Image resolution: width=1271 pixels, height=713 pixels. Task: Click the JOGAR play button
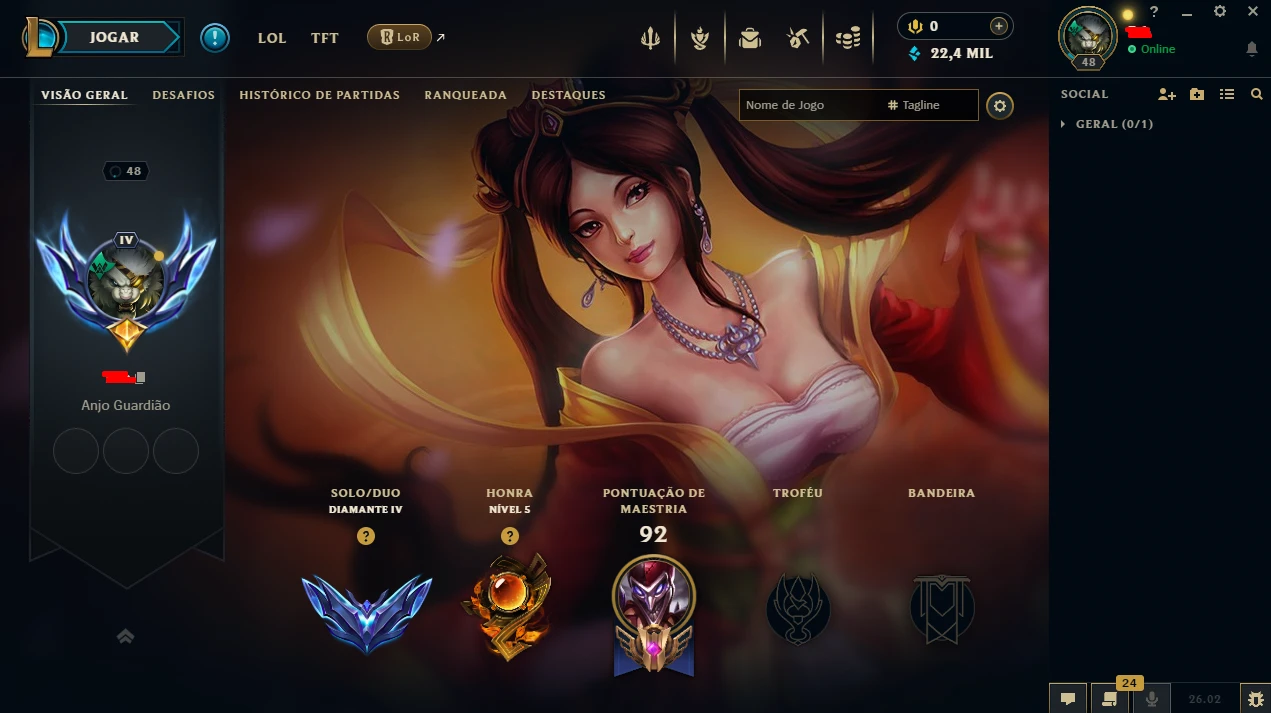(x=115, y=38)
